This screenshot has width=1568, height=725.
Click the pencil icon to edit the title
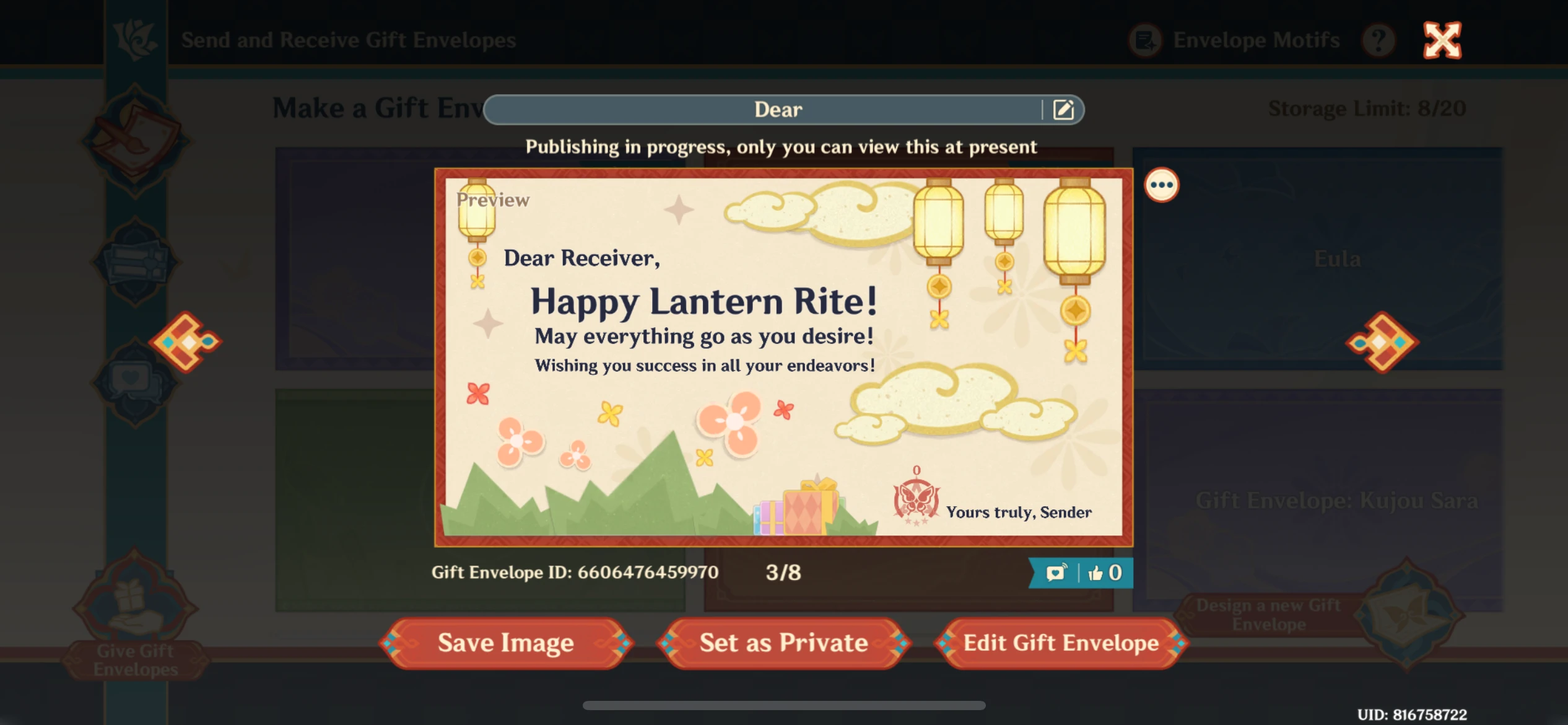tap(1065, 109)
